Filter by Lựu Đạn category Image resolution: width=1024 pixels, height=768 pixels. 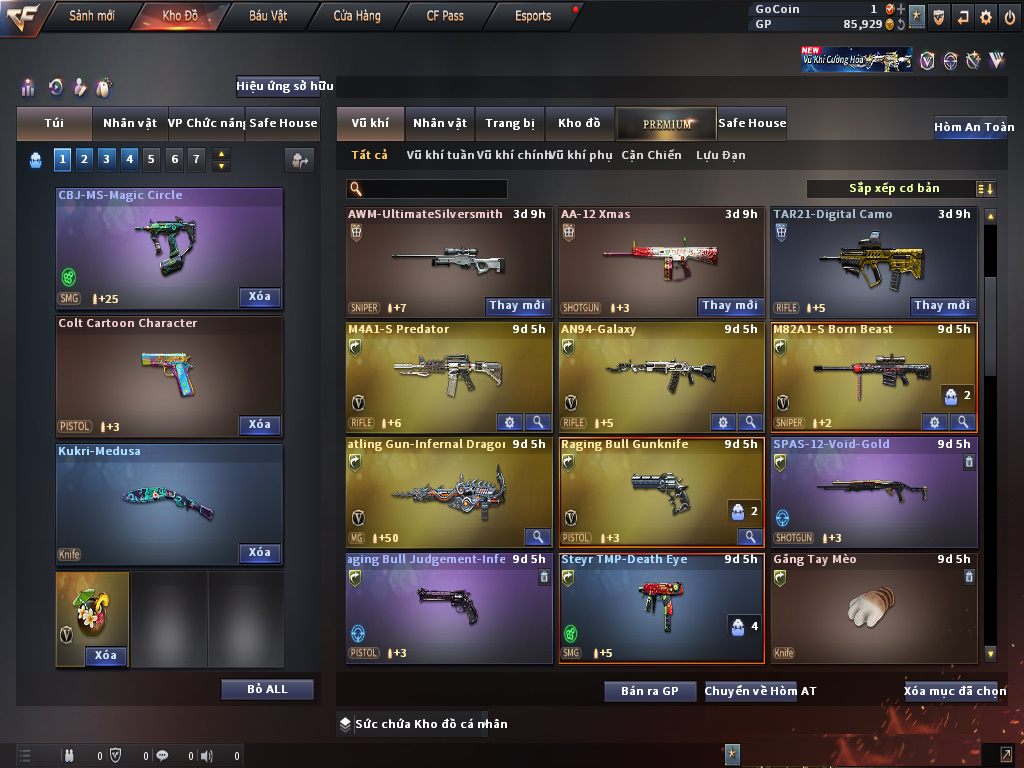(720, 155)
